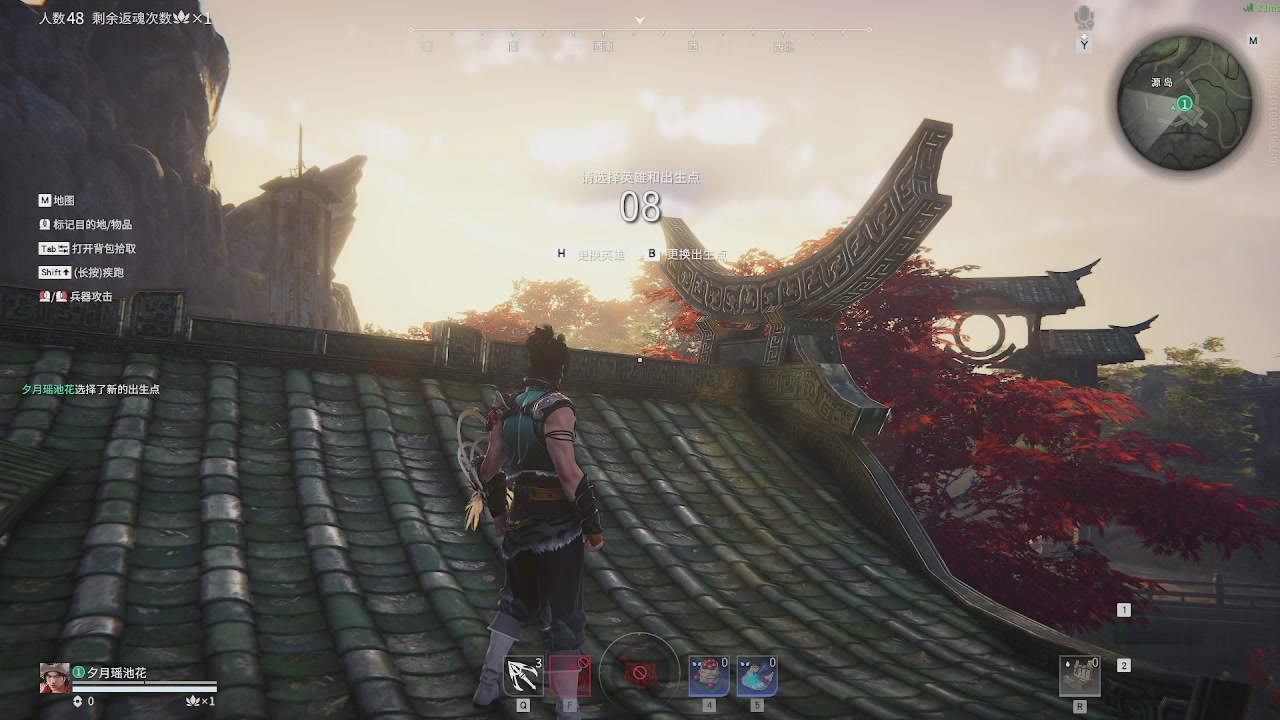Select the grappling hook slot

[x=523, y=676]
